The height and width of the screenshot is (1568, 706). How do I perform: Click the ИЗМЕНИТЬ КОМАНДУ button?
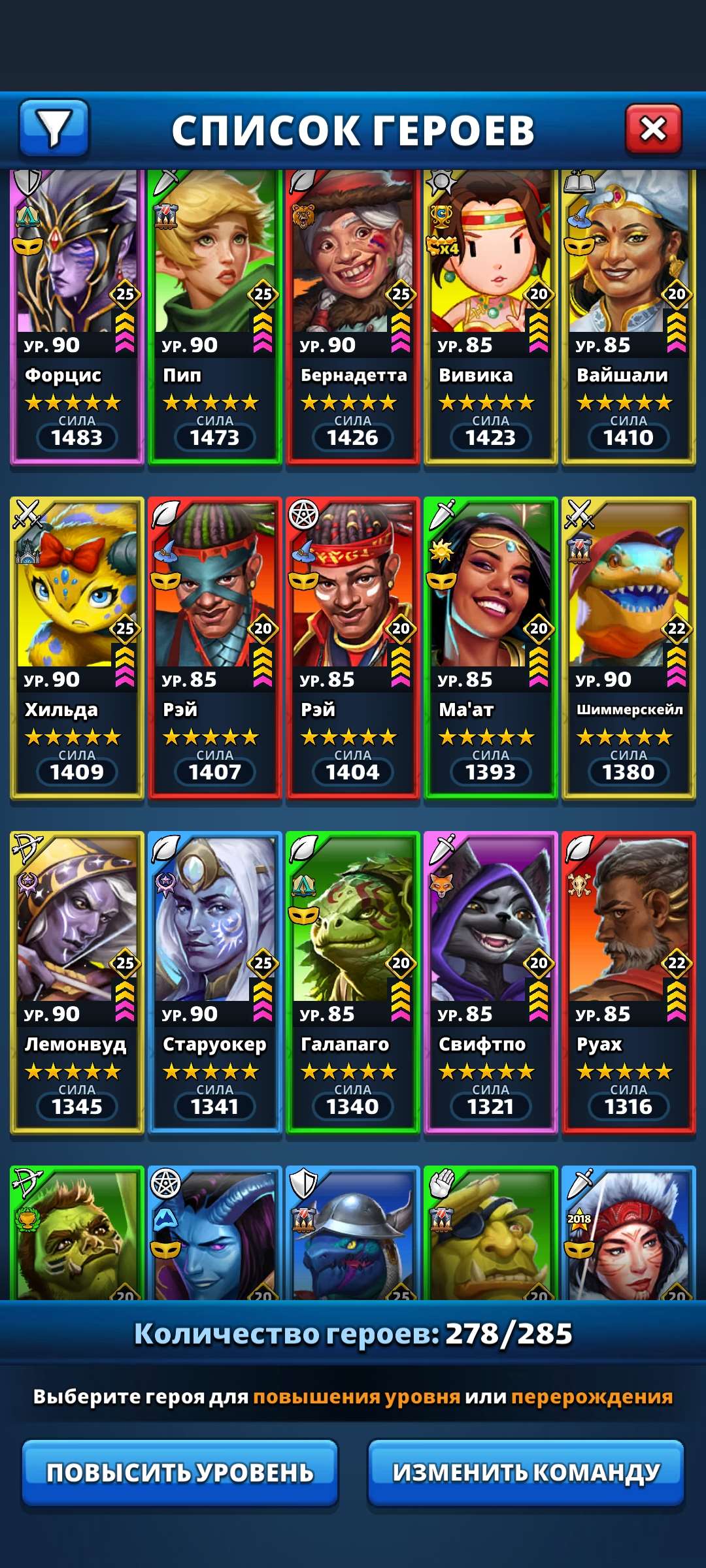(x=526, y=1472)
